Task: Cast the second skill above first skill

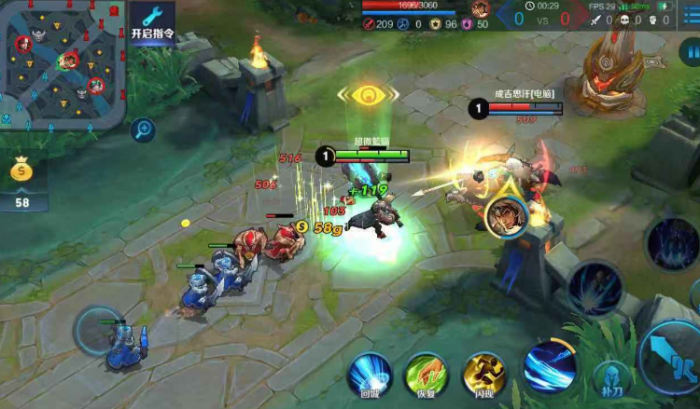Action: pyautogui.click(x=595, y=288)
